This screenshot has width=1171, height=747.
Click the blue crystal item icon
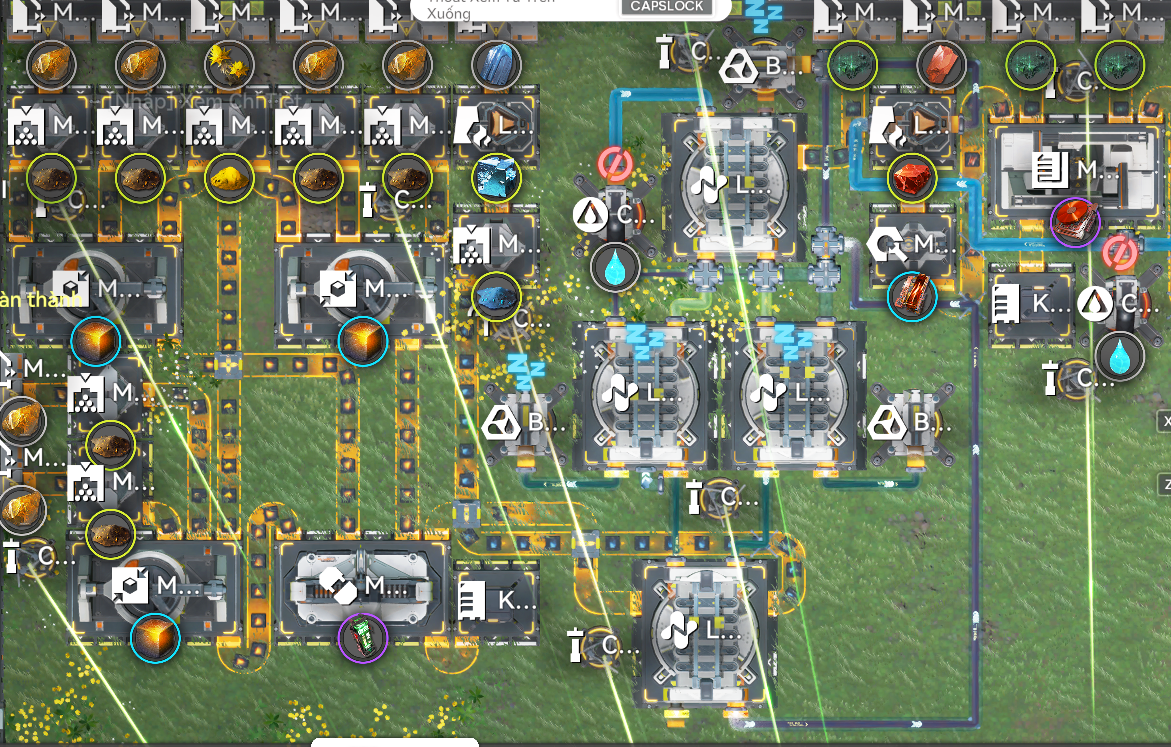(495, 64)
